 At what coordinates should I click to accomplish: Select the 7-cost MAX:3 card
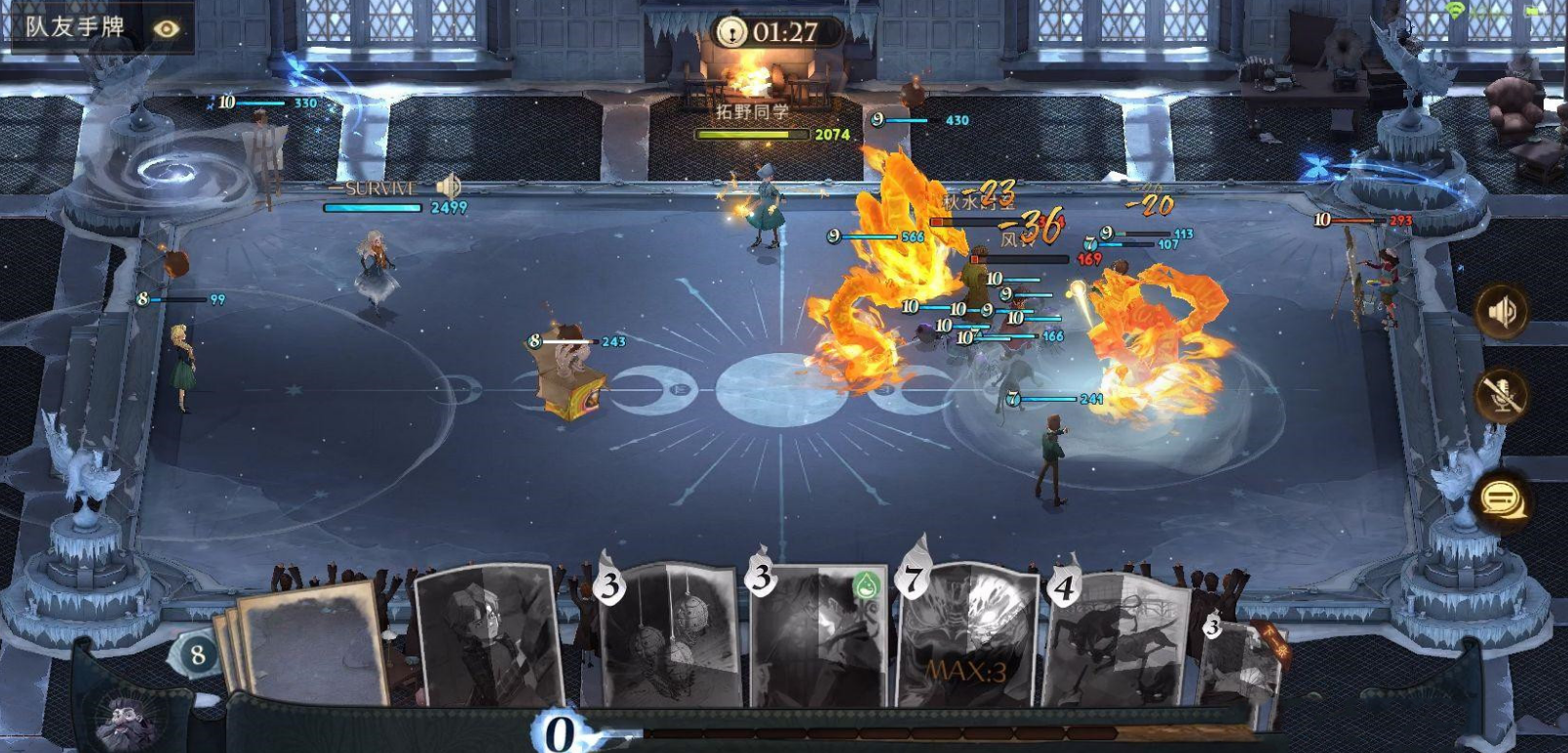(967, 636)
